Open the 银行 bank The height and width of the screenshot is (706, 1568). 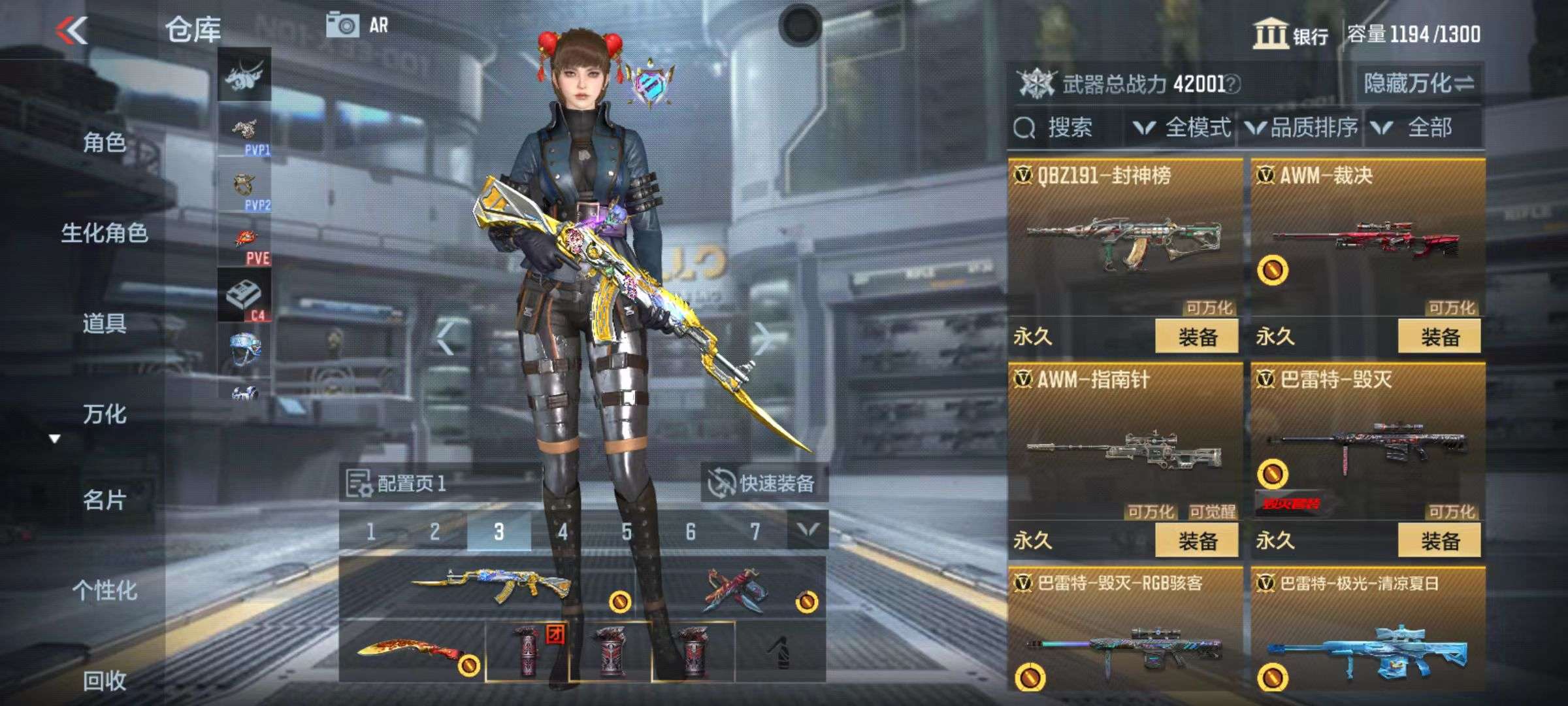(x=1290, y=35)
